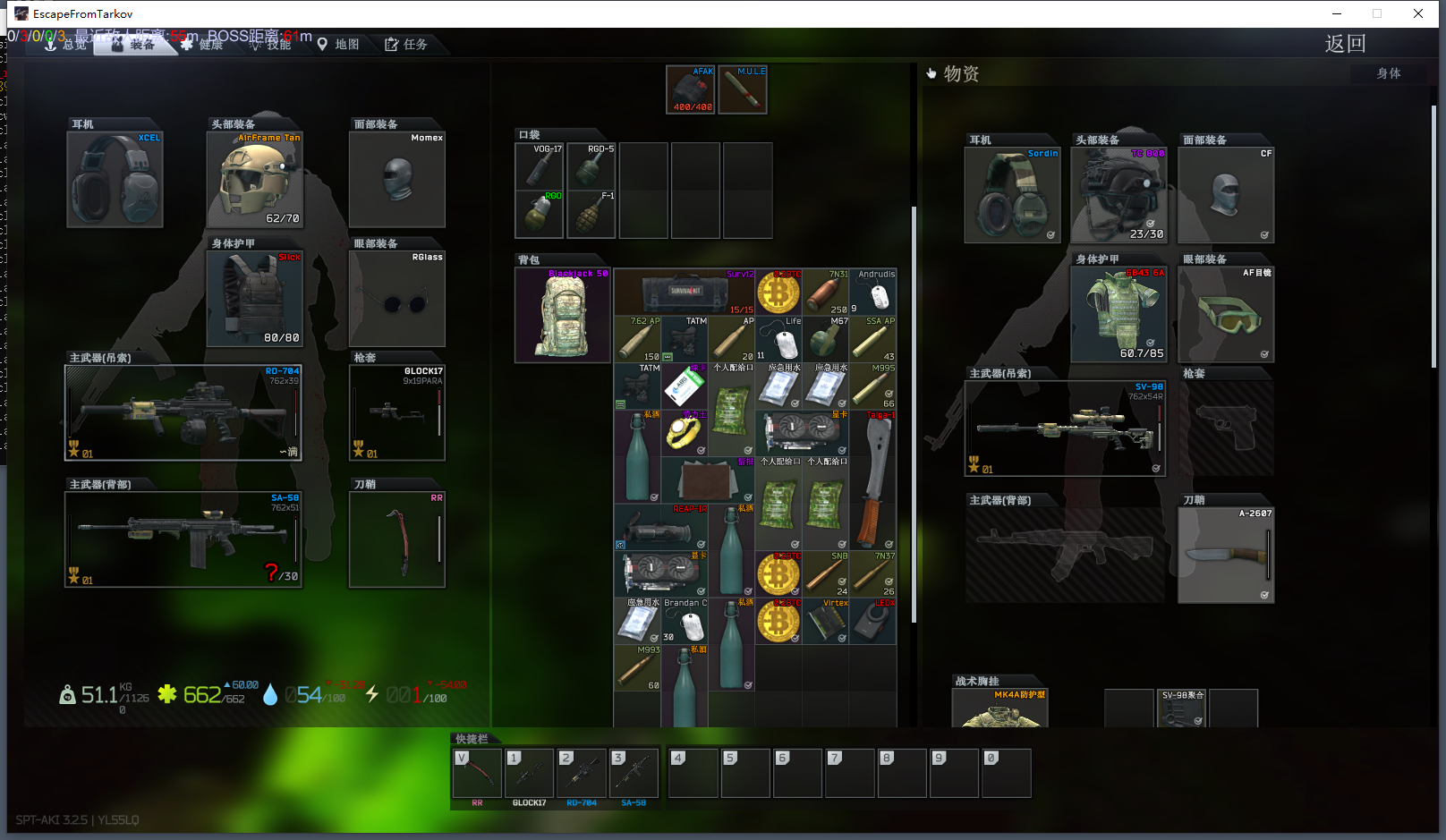The height and width of the screenshot is (840, 1446).
Task: Pick the SV-98 sniper rifle in loot
Action: point(1065,428)
